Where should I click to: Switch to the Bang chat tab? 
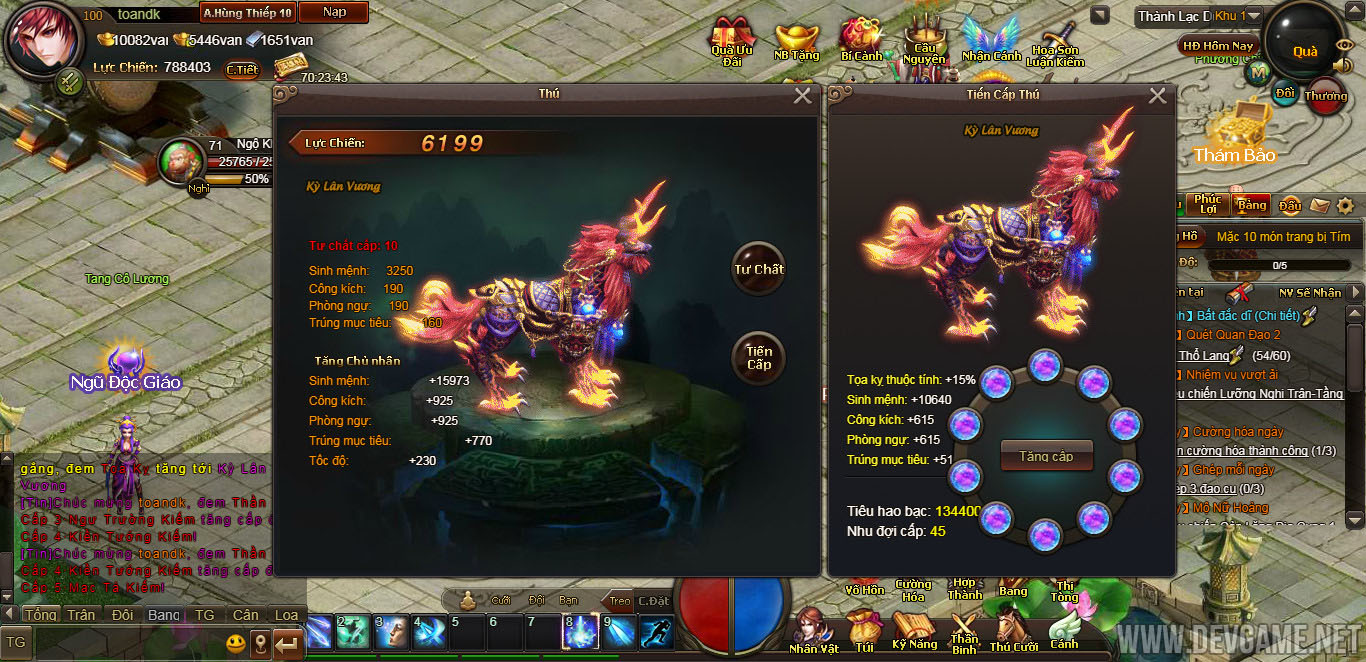coord(164,615)
